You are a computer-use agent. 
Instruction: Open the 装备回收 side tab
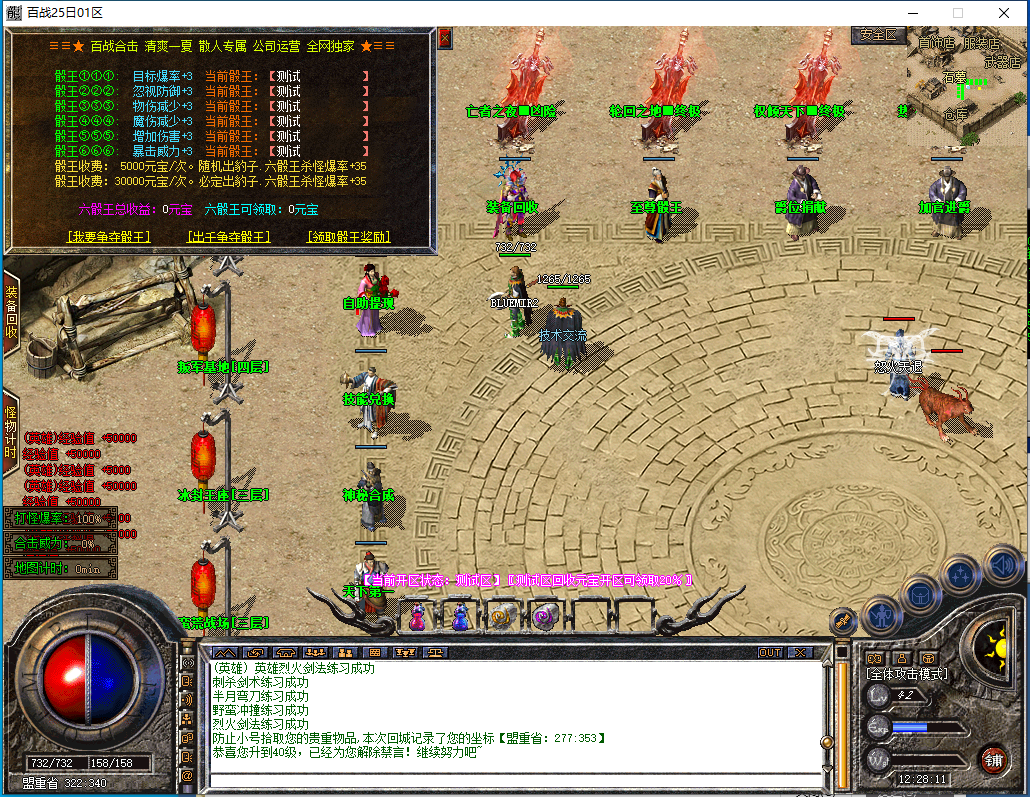11,312
